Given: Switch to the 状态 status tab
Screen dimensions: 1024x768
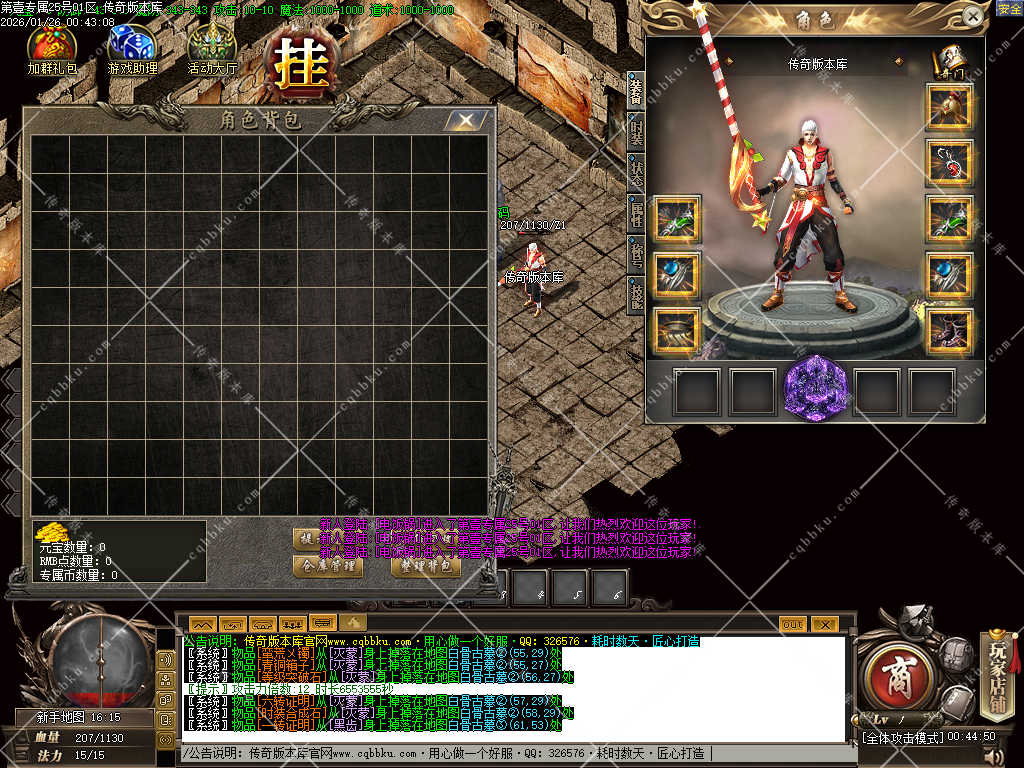Looking at the screenshot, I should [x=636, y=172].
